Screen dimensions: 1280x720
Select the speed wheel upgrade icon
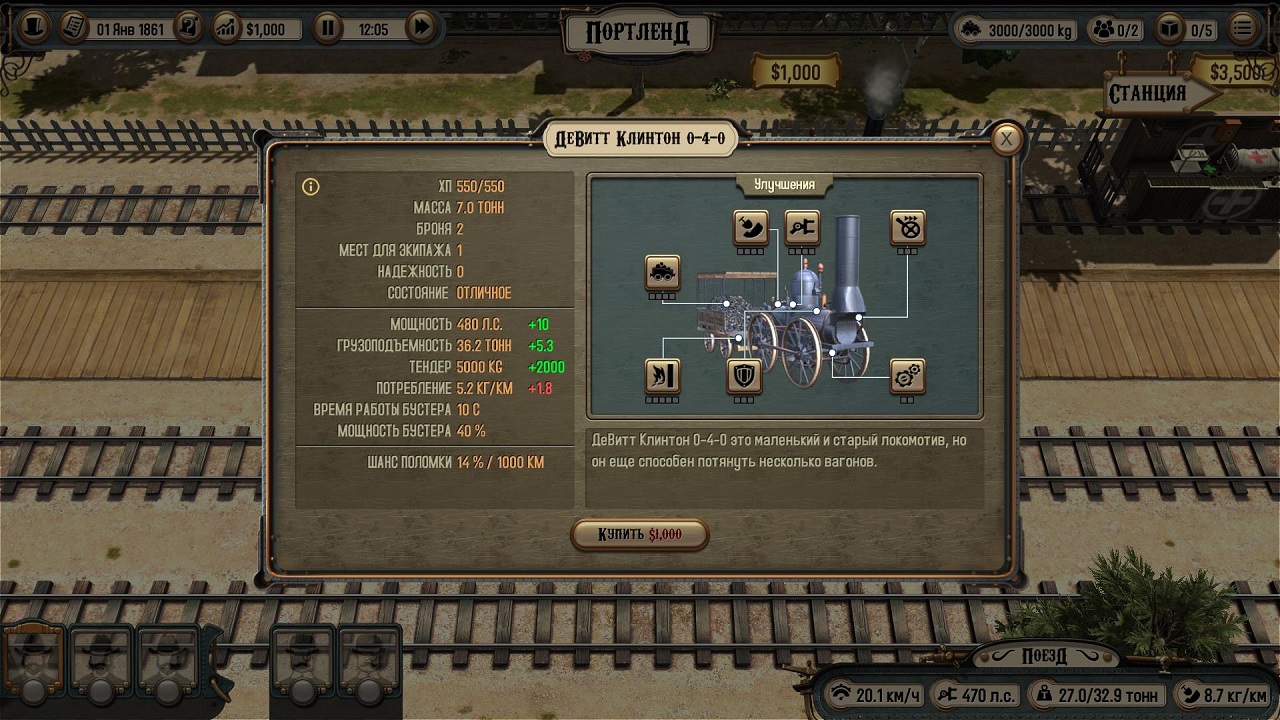(x=907, y=228)
